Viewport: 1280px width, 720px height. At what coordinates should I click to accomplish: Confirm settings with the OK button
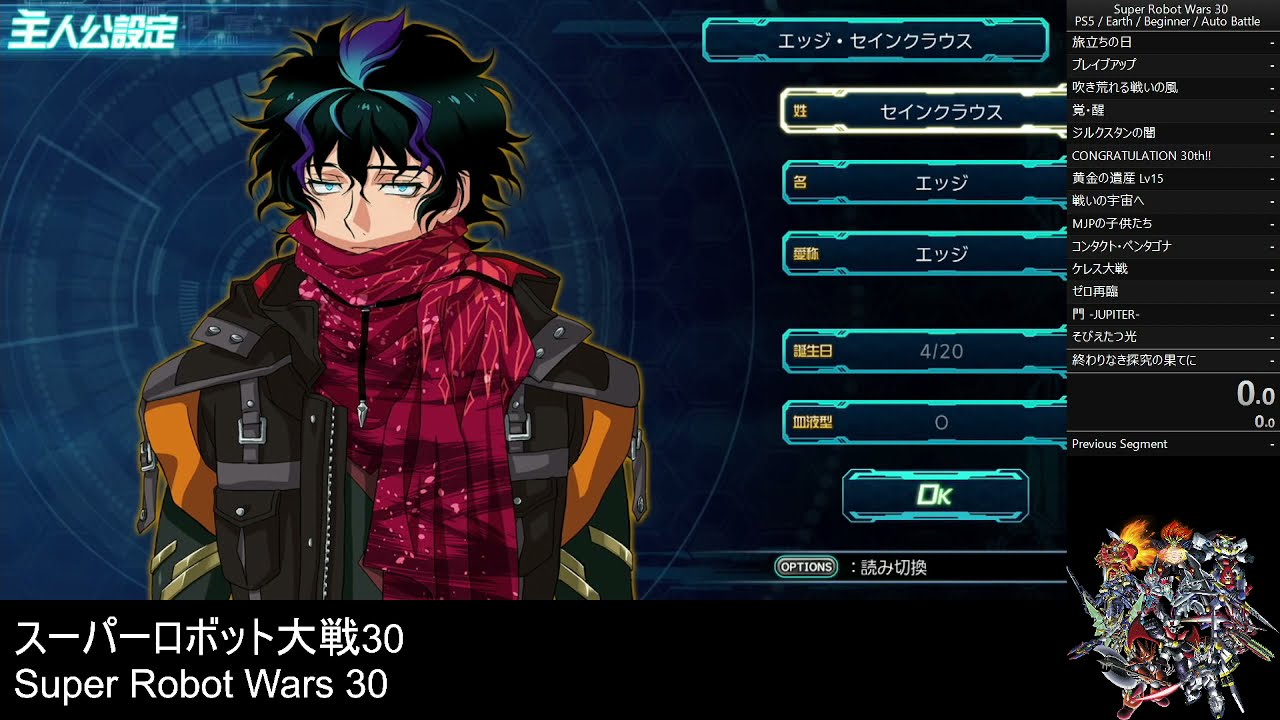coord(935,495)
